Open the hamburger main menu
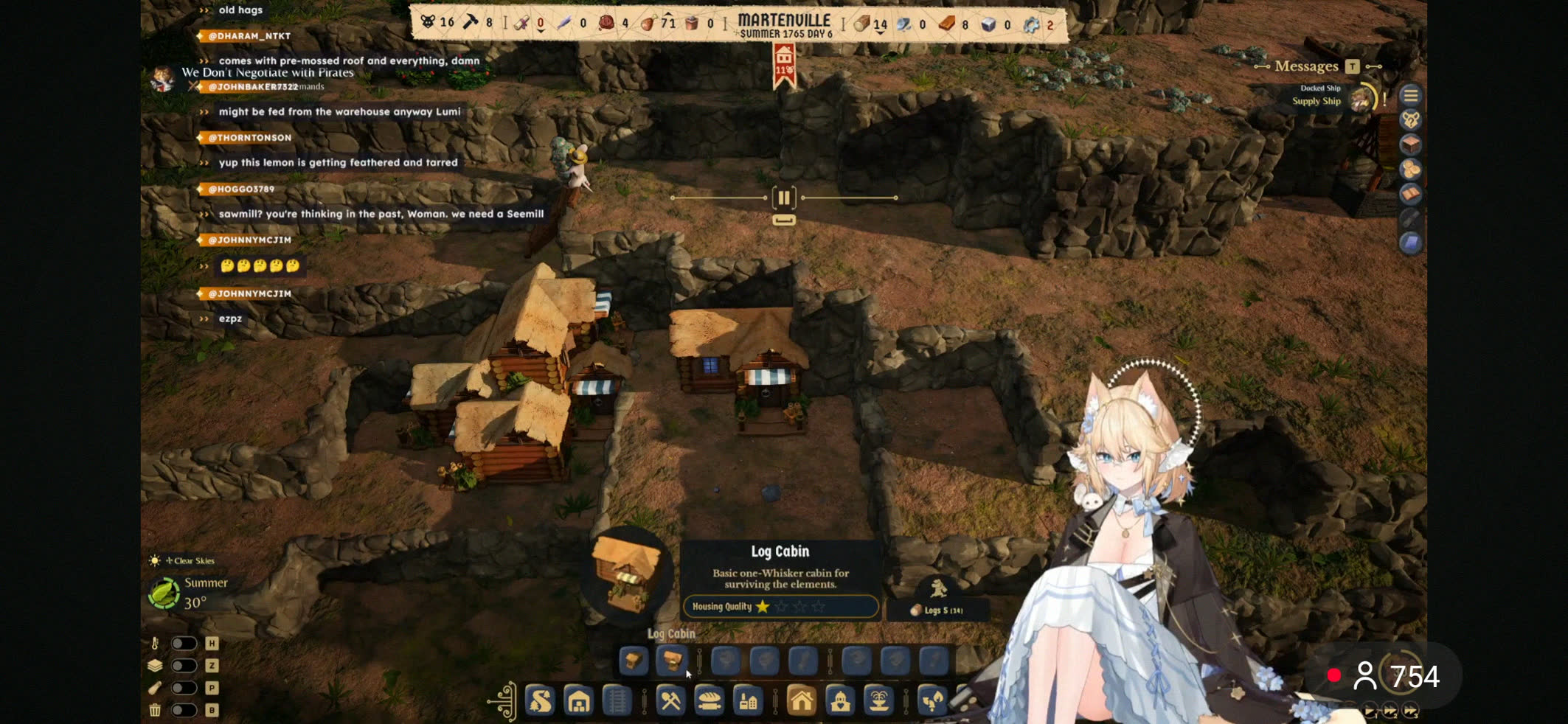 pos(1410,96)
